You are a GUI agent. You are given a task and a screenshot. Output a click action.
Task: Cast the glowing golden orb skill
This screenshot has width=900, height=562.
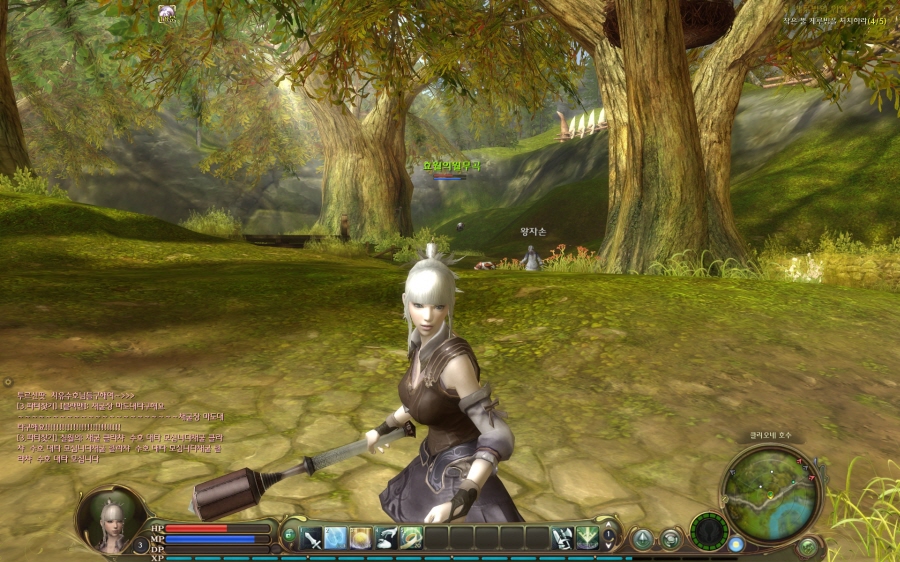[361, 538]
